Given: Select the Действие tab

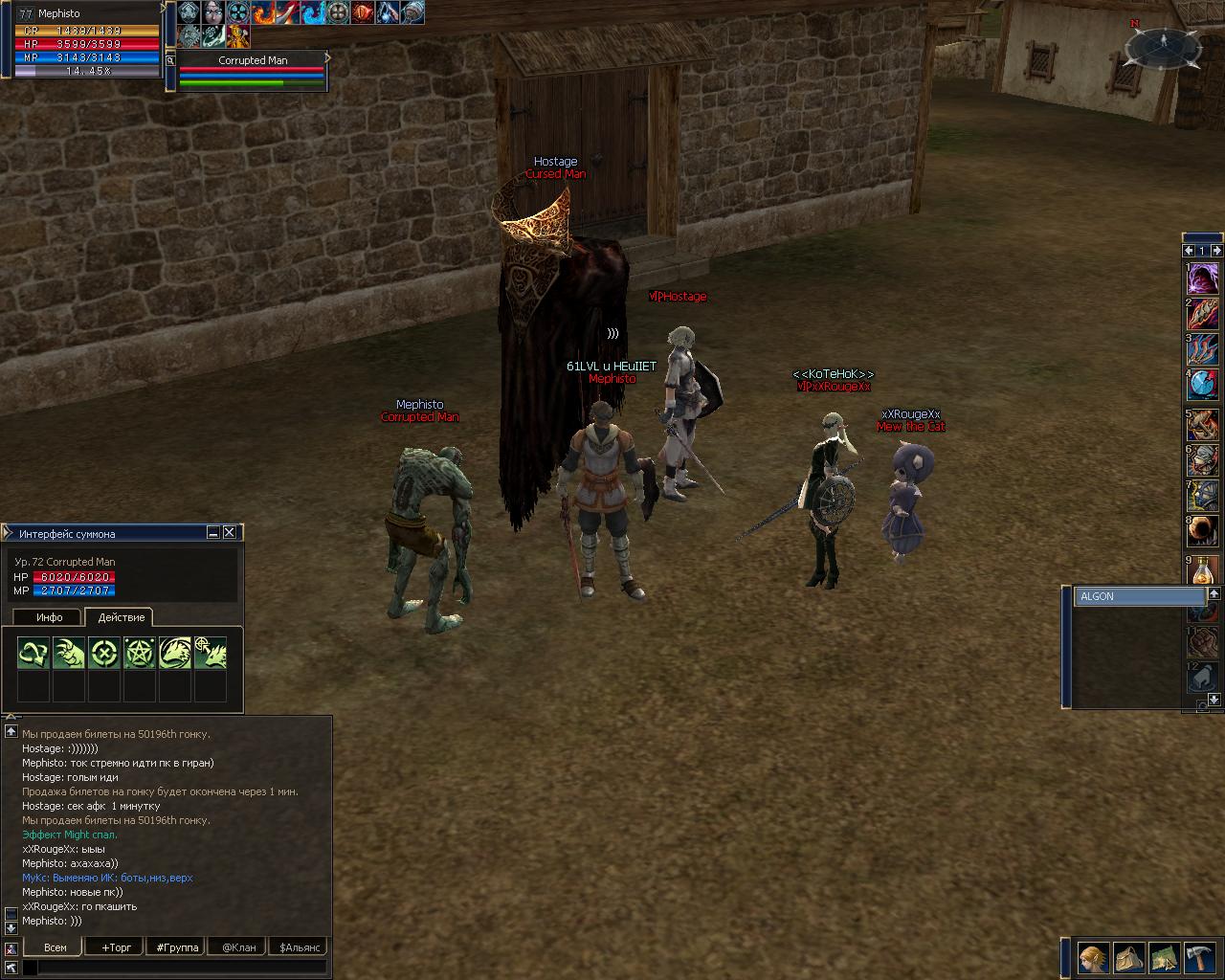Looking at the screenshot, I should [x=121, y=617].
